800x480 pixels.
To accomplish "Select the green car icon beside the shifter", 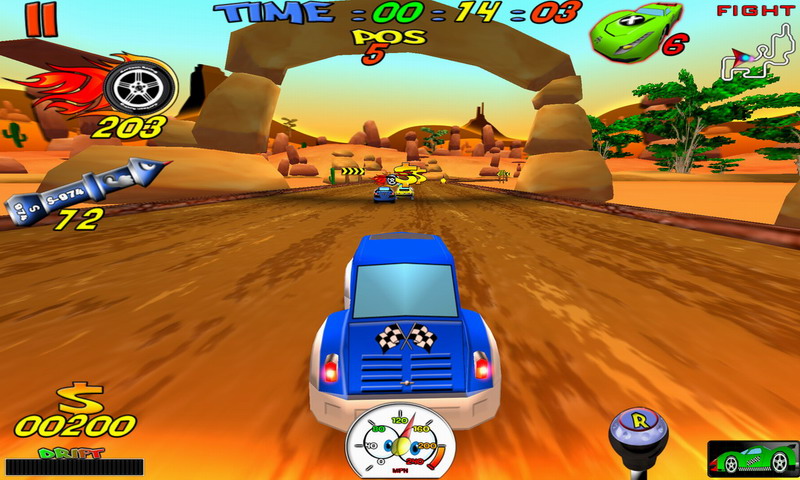I will 745,457.
